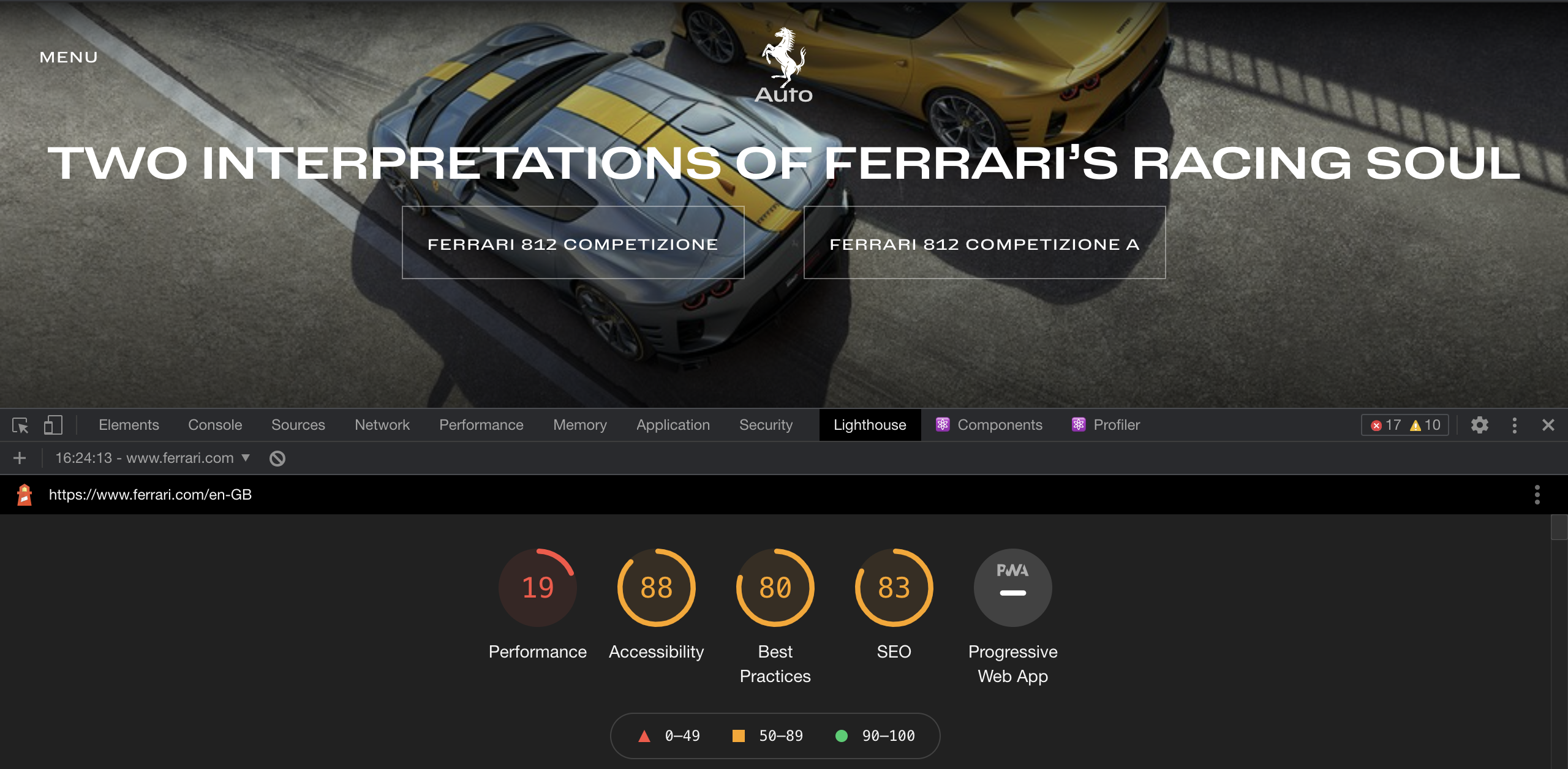
Task: Select the Inspect element tool
Action: coord(20,425)
